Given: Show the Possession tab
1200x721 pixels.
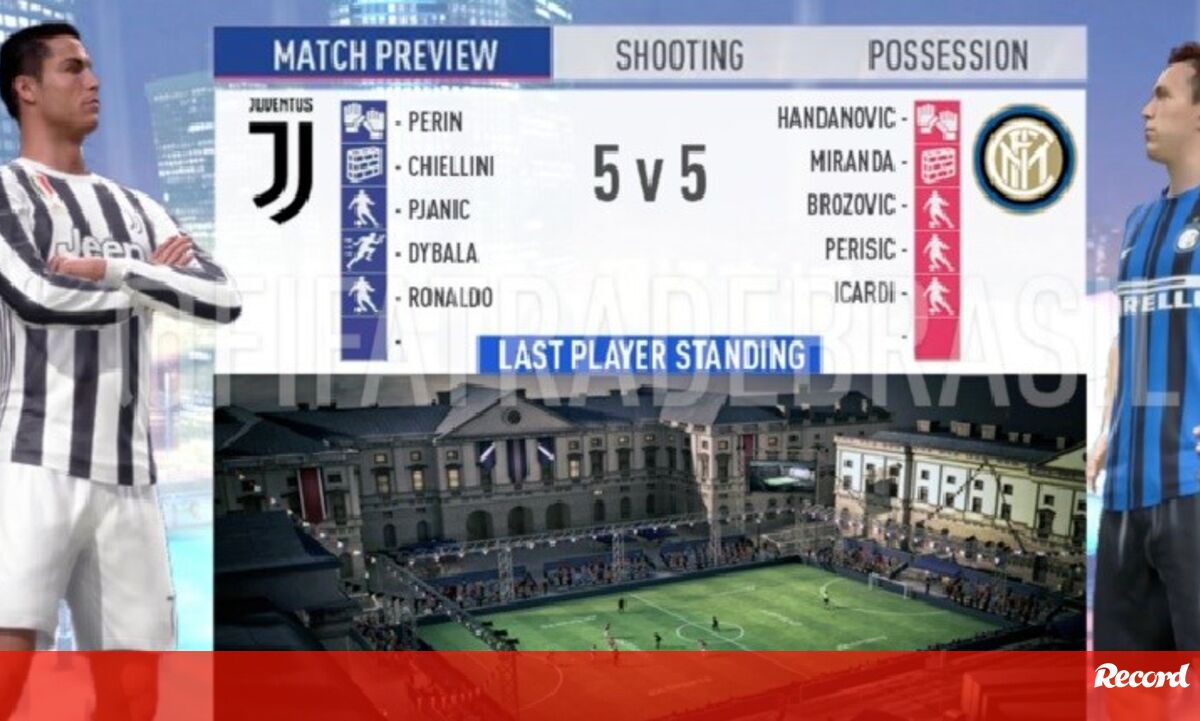Looking at the screenshot, I should 947,55.
